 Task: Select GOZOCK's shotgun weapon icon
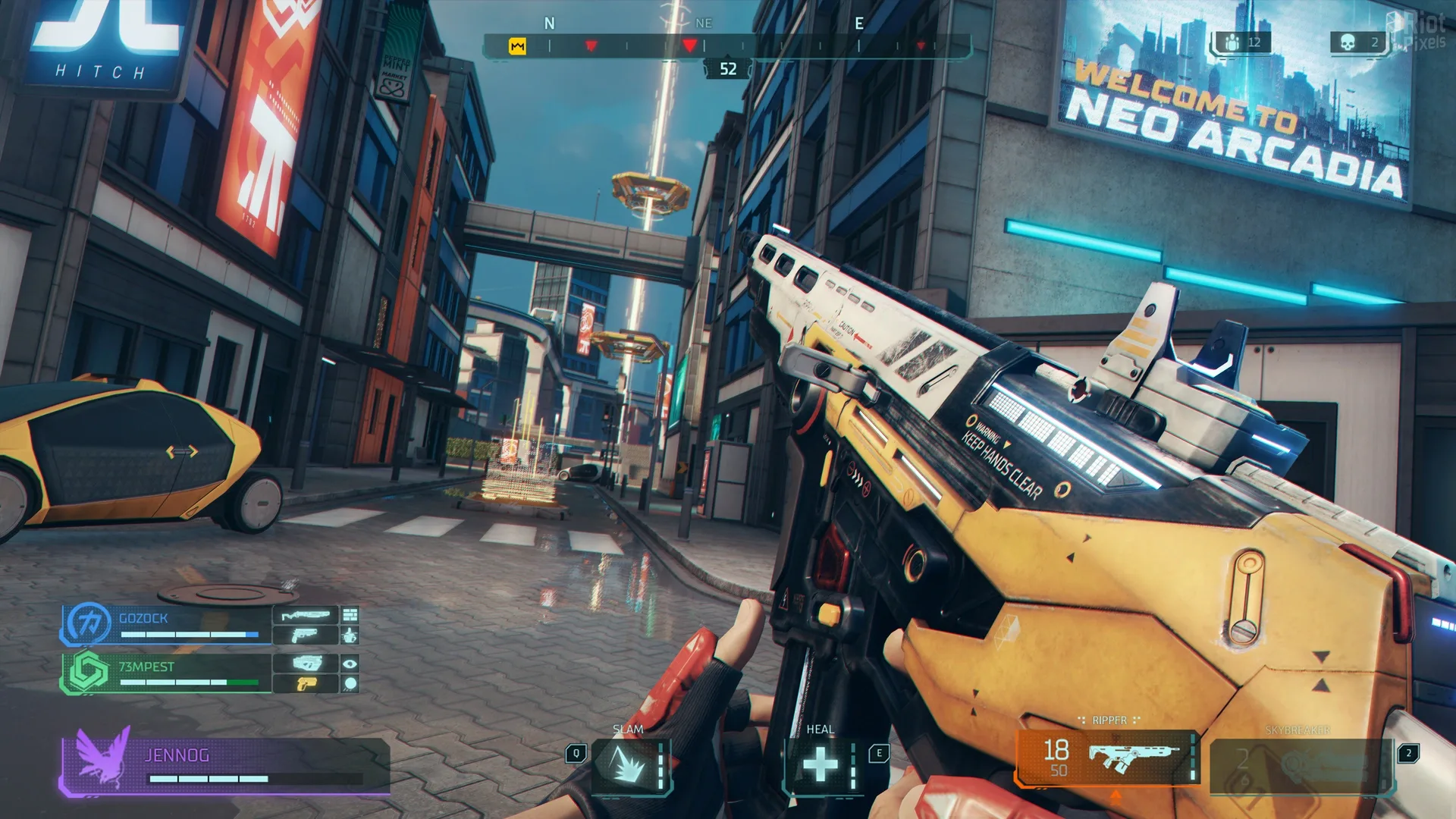click(305, 615)
